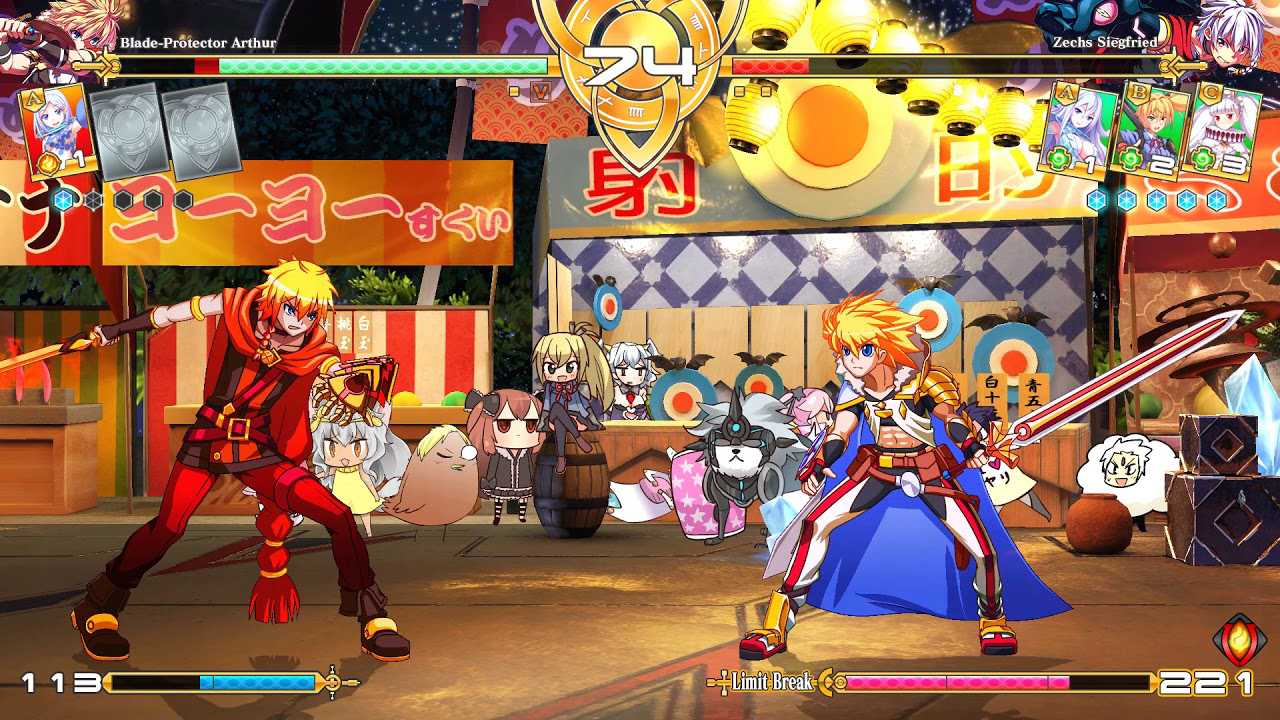Select Arthur's assist card marked A
The height and width of the screenshot is (720, 1280).
(x=58, y=131)
